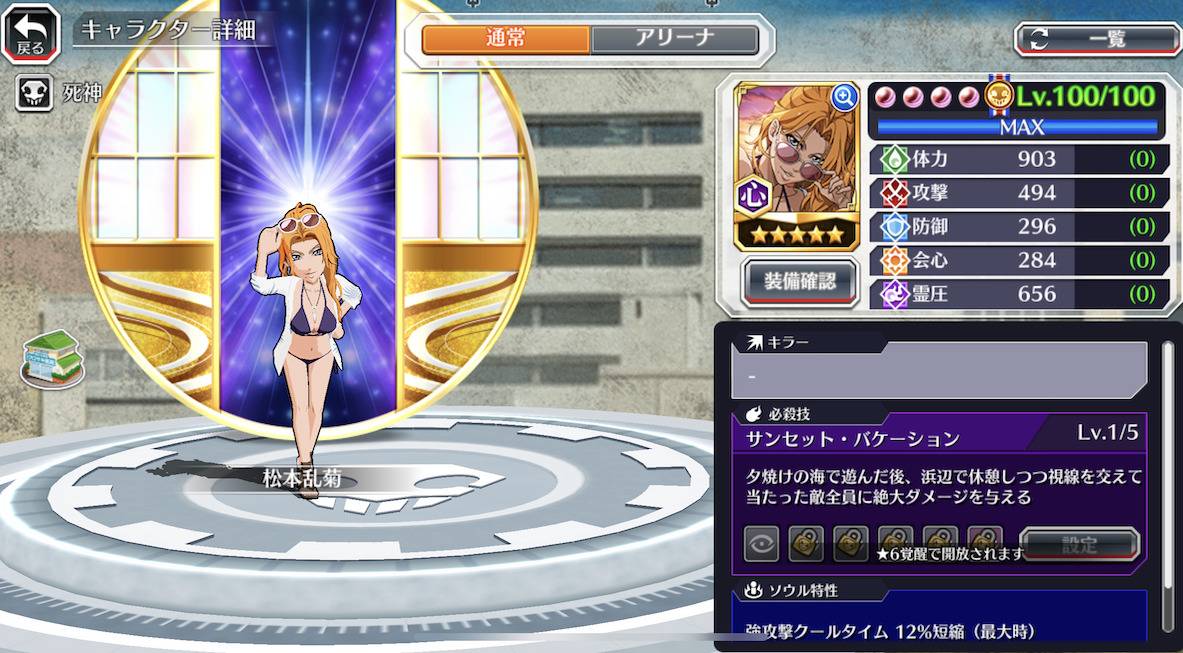Switch to the アリーナ tab
The height and width of the screenshot is (653, 1183).
673,39
